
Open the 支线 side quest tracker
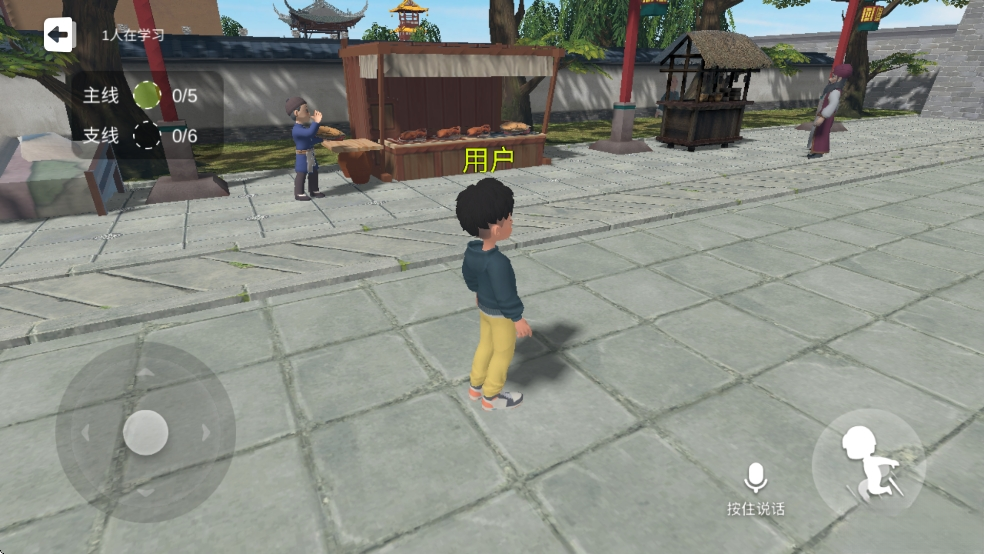click(147, 135)
